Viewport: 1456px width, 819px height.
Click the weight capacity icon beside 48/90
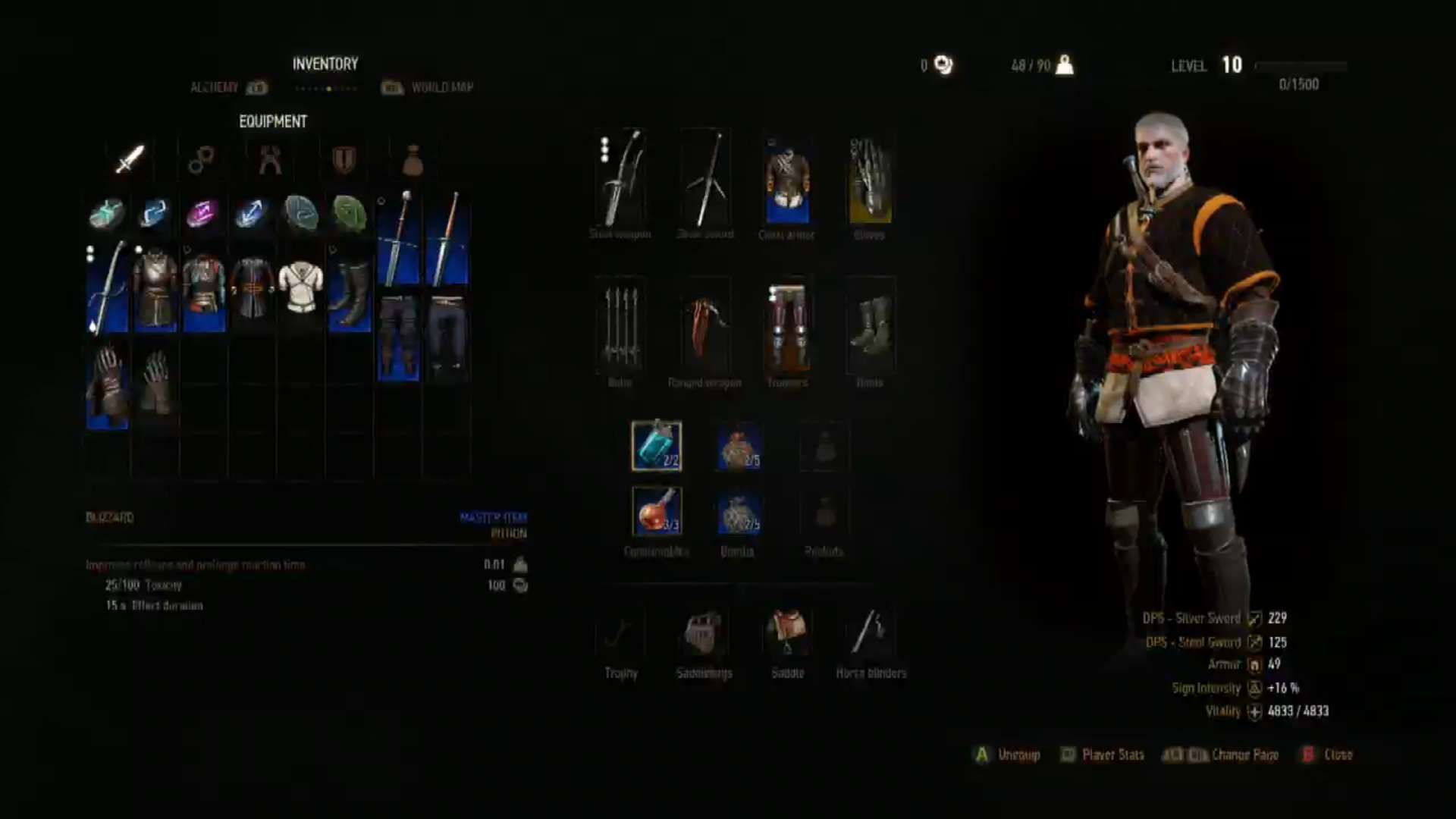pos(1065,65)
